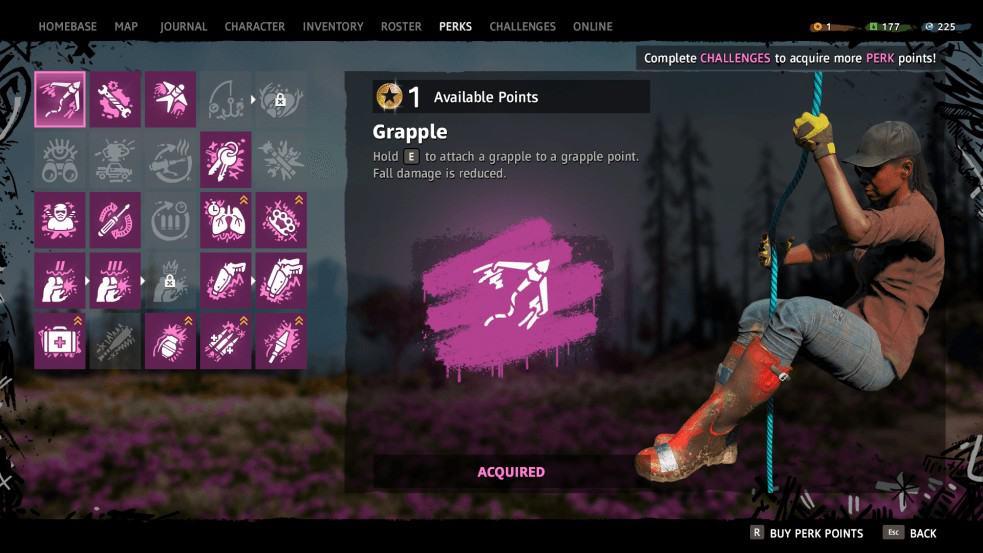The height and width of the screenshot is (553, 983).
Task: Open the Homebase tab
Action: [67, 26]
